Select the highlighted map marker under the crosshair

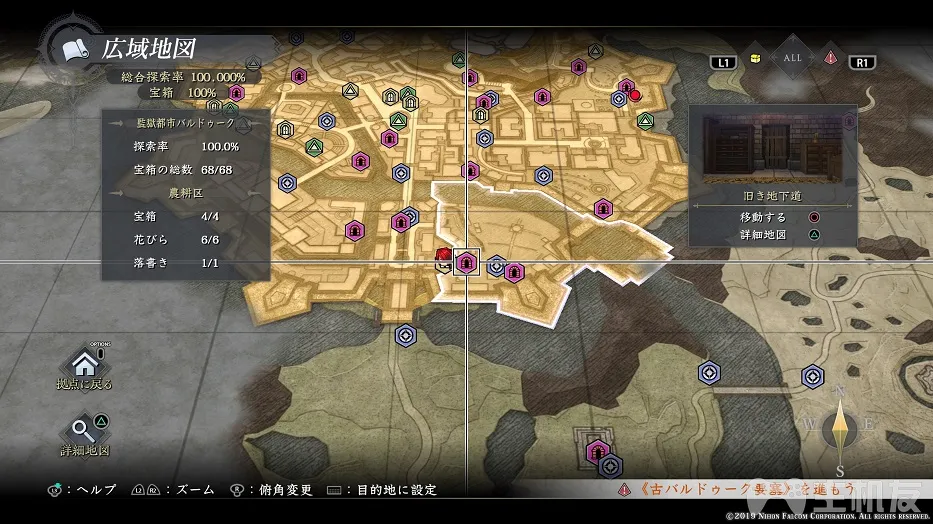pos(466,262)
